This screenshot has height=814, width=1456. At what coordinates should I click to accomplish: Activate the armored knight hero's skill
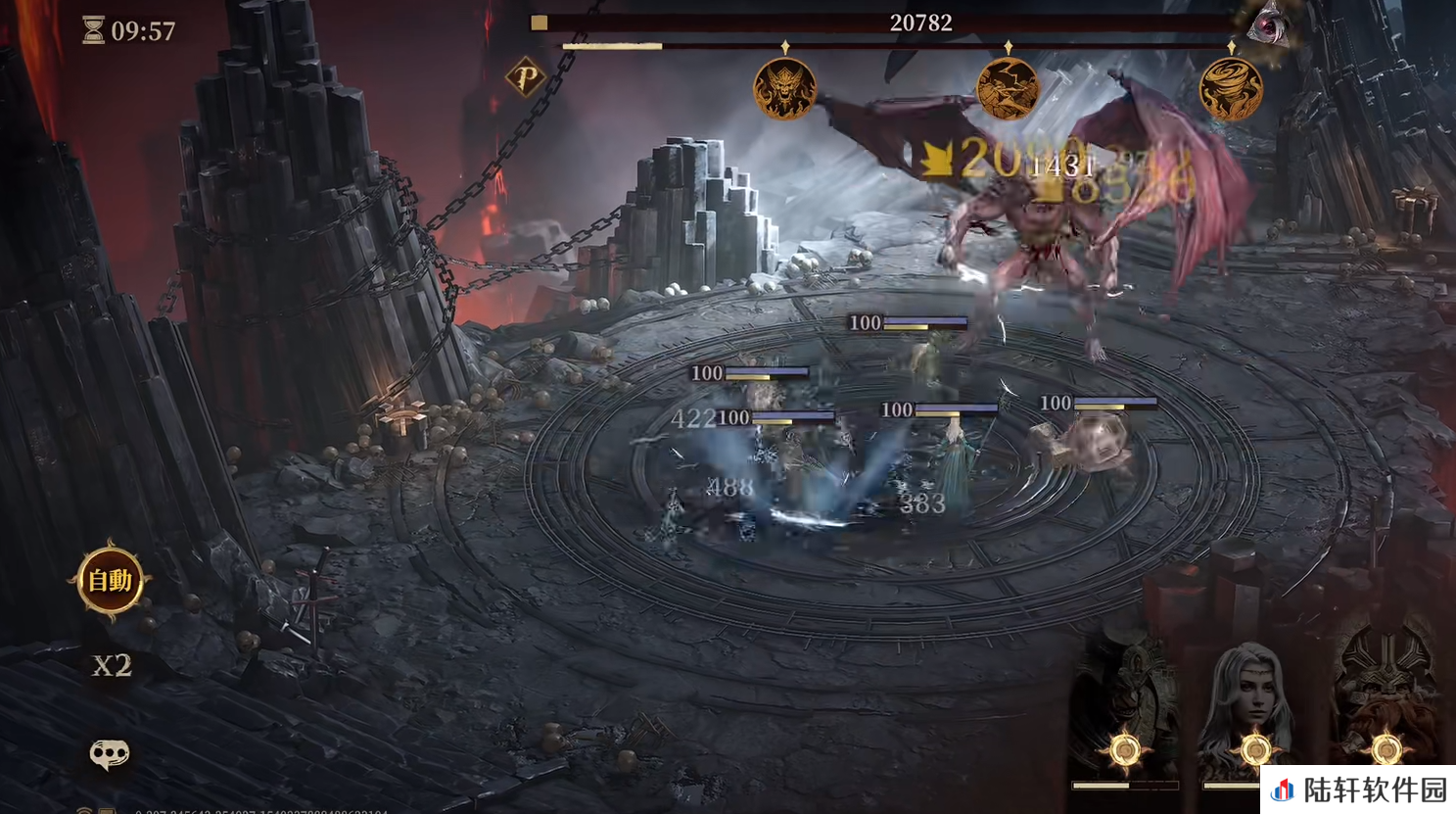[x=1125, y=715]
